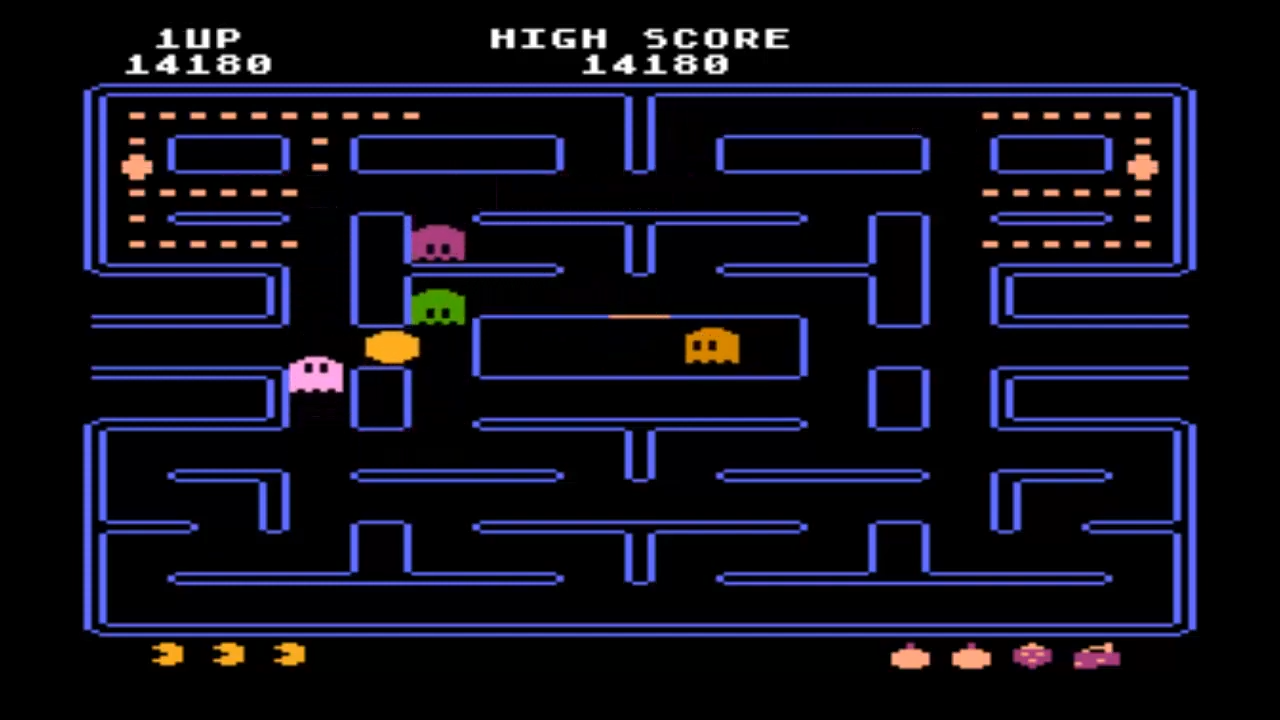Viewport: 1280px width, 720px height.
Task: Click the first Pac-Man life icon
Action: pyautogui.click(x=167, y=655)
